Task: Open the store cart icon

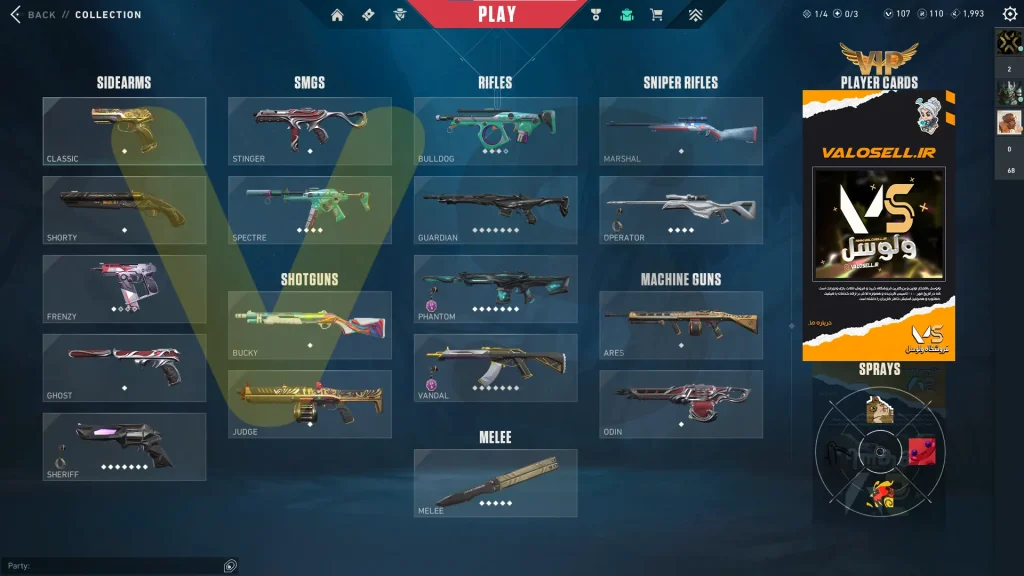Action: coord(656,15)
